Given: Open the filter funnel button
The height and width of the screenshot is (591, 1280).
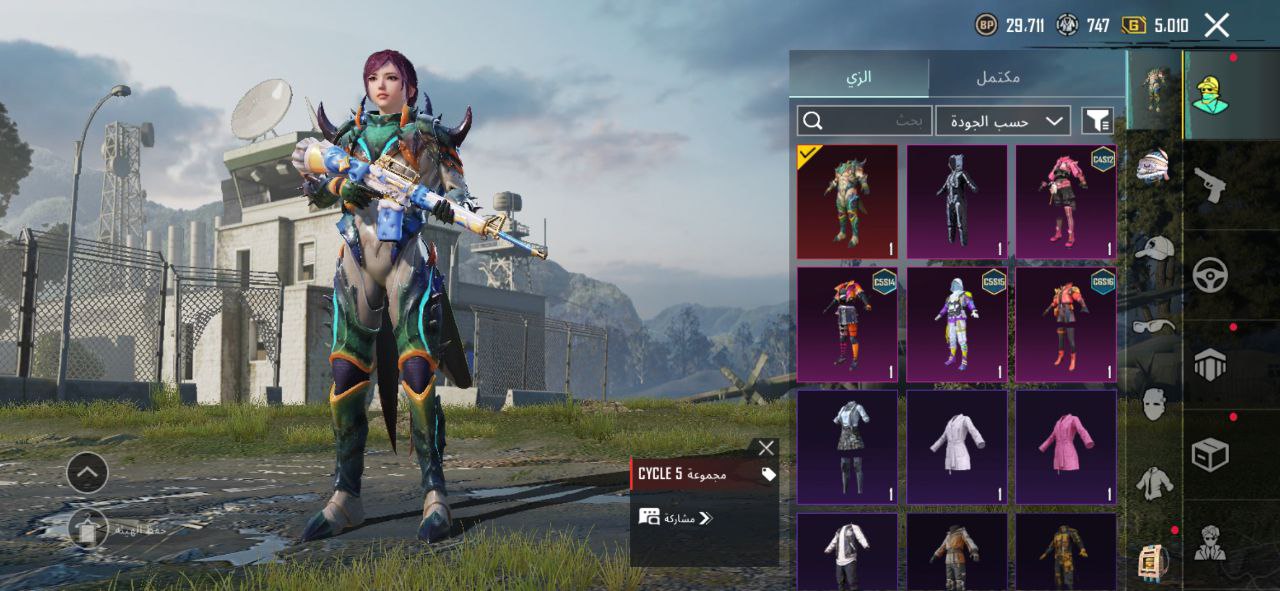Looking at the screenshot, I should coord(1097,121).
